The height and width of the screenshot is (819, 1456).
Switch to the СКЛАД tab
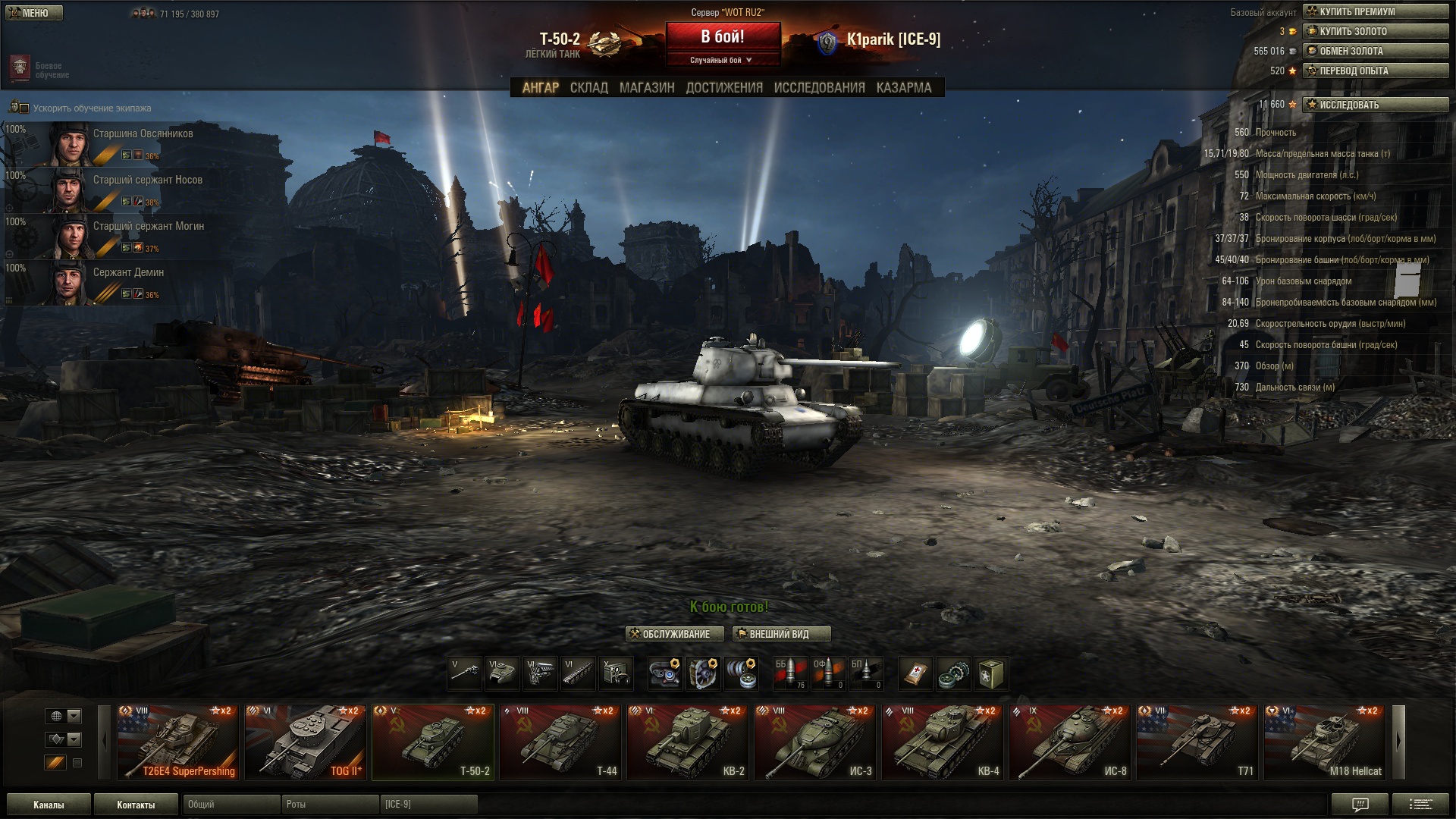click(x=588, y=88)
